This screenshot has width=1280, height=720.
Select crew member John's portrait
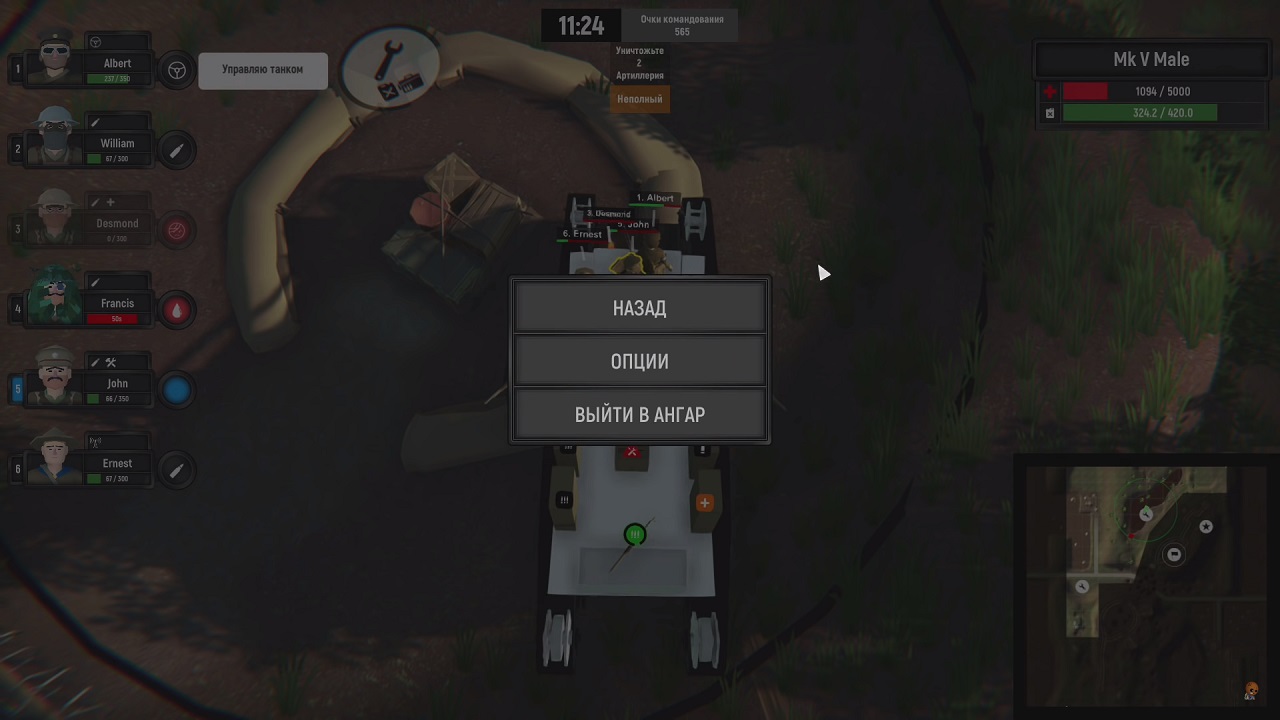point(54,380)
